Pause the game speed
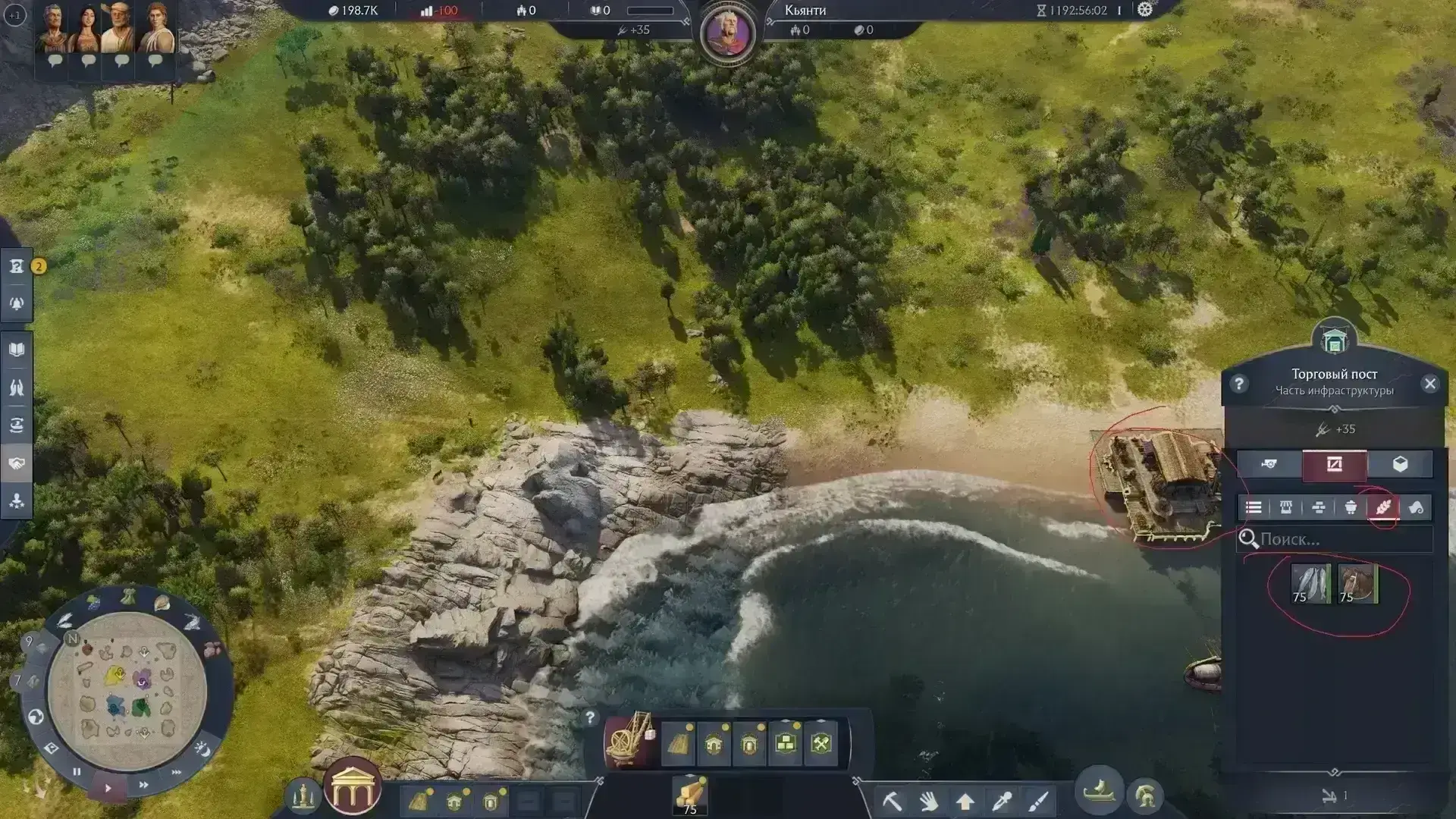Viewport: 1456px width, 819px height. (x=77, y=772)
